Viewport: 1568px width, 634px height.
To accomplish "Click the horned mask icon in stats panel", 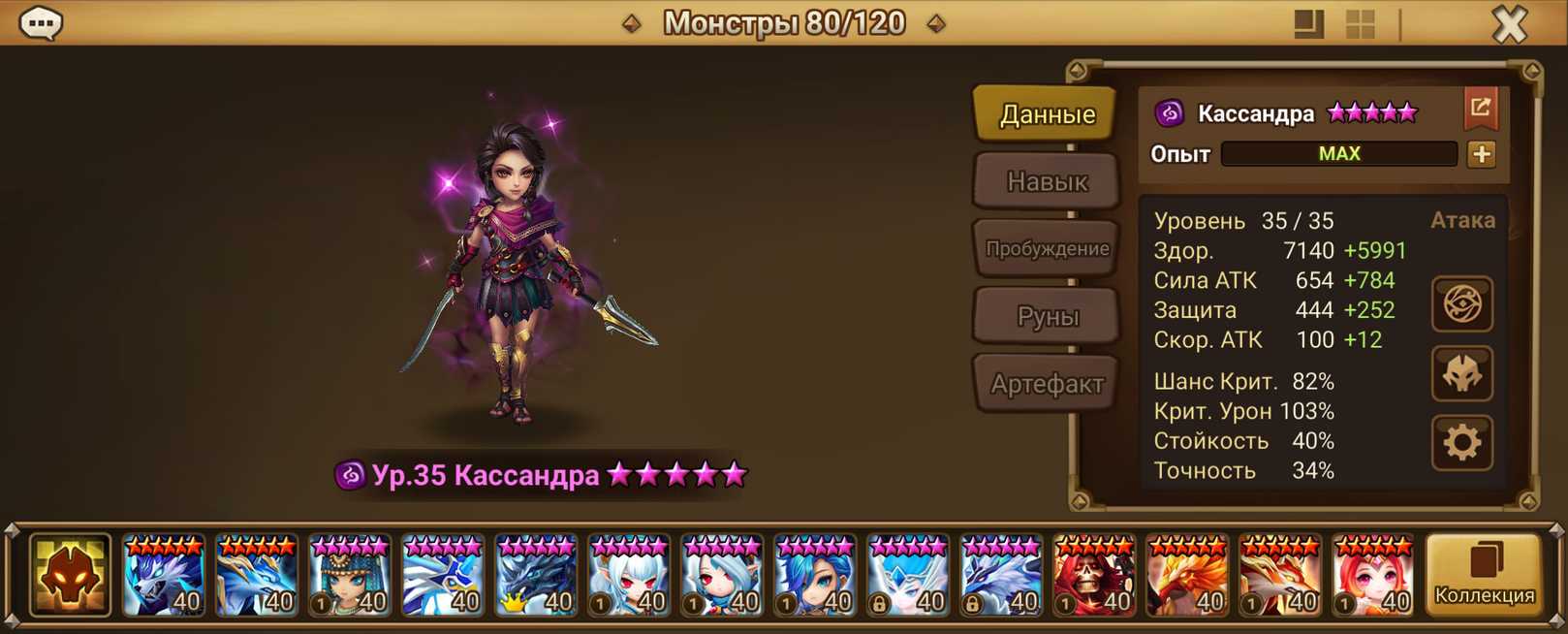I will pyautogui.click(x=1461, y=374).
